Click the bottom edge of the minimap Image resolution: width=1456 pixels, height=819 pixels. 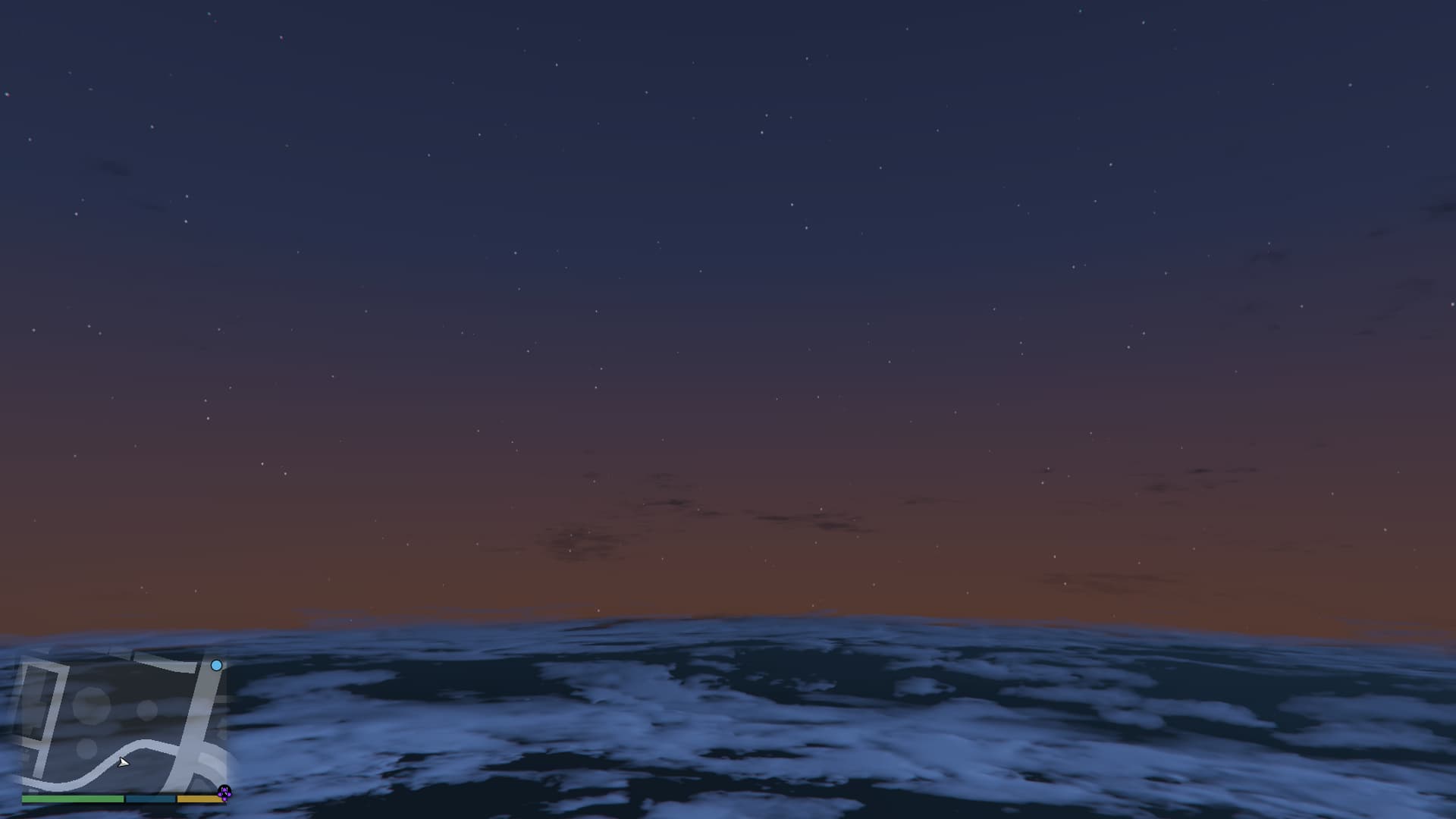pyautogui.click(x=121, y=792)
